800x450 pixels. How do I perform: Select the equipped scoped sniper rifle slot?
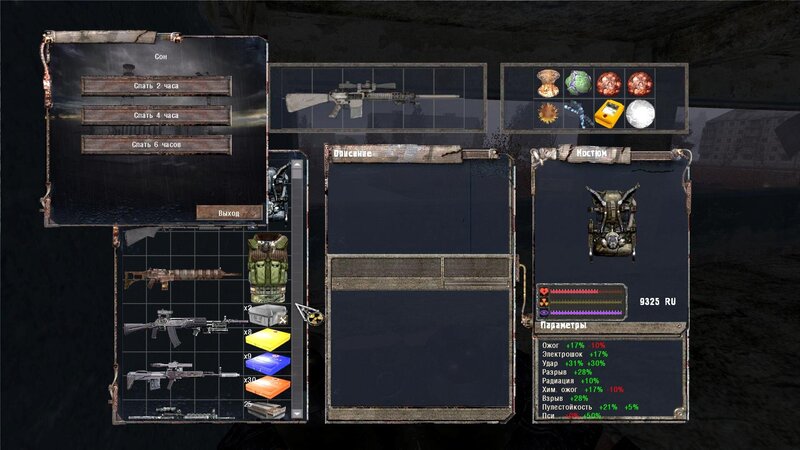point(372,100)
